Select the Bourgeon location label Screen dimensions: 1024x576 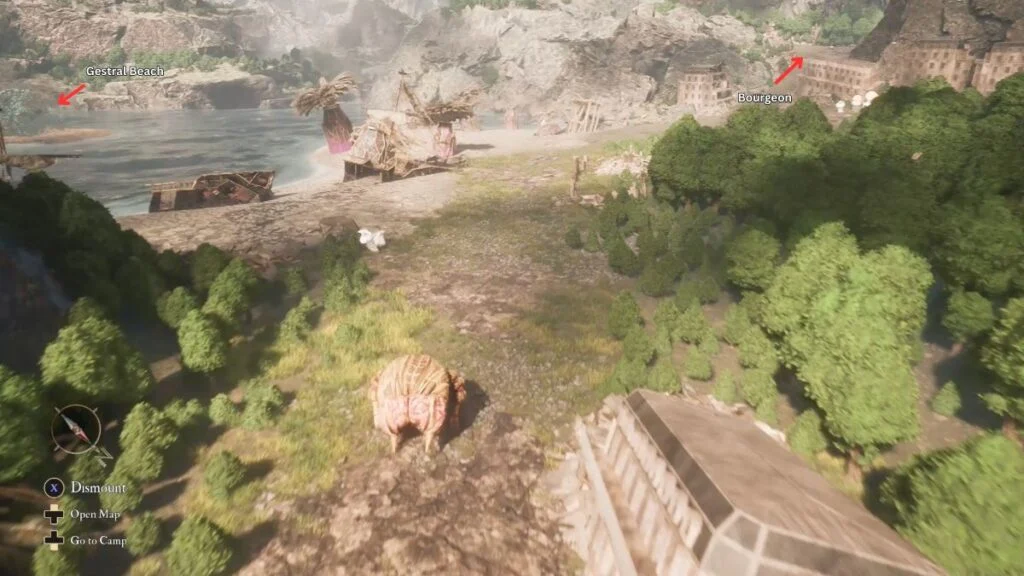pos(764,98)
